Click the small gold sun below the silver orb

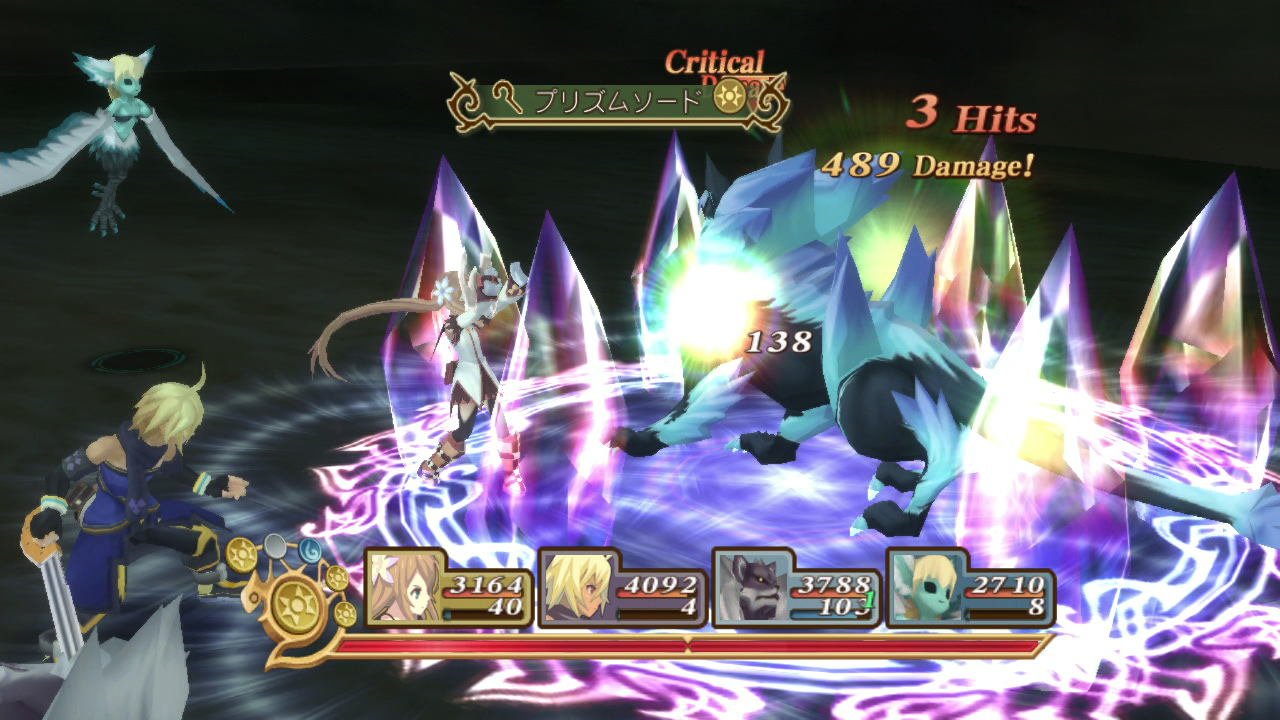tap(336, 577)
